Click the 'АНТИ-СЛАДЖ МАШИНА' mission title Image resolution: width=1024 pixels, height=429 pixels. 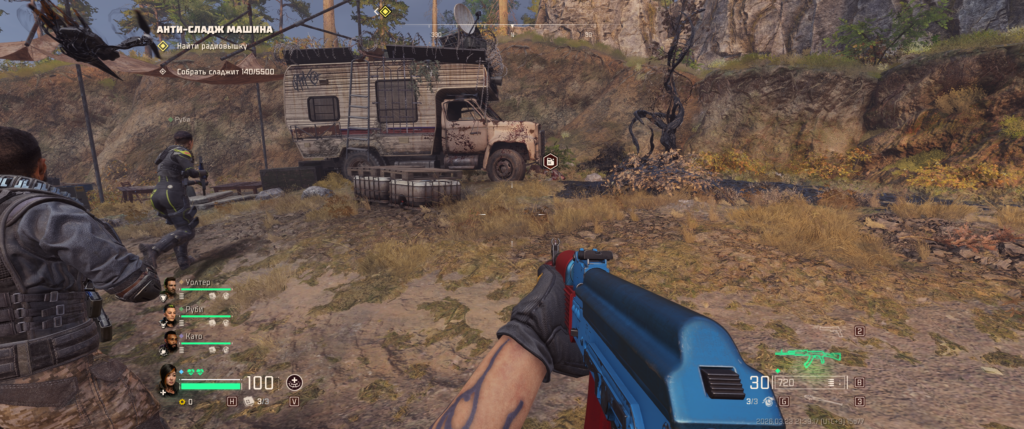pyautogui.click(x=214, y=29)
